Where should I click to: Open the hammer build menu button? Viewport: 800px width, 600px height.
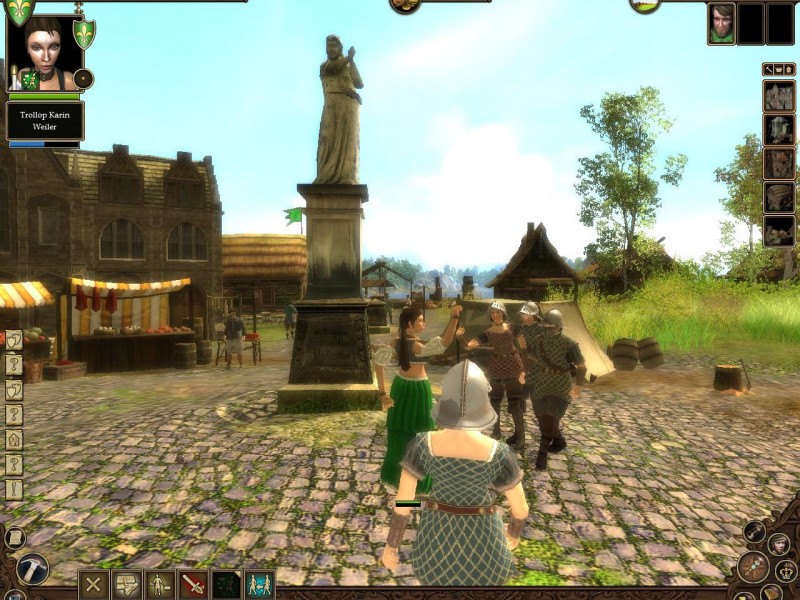pyautogui.click(x=32, y=569)
